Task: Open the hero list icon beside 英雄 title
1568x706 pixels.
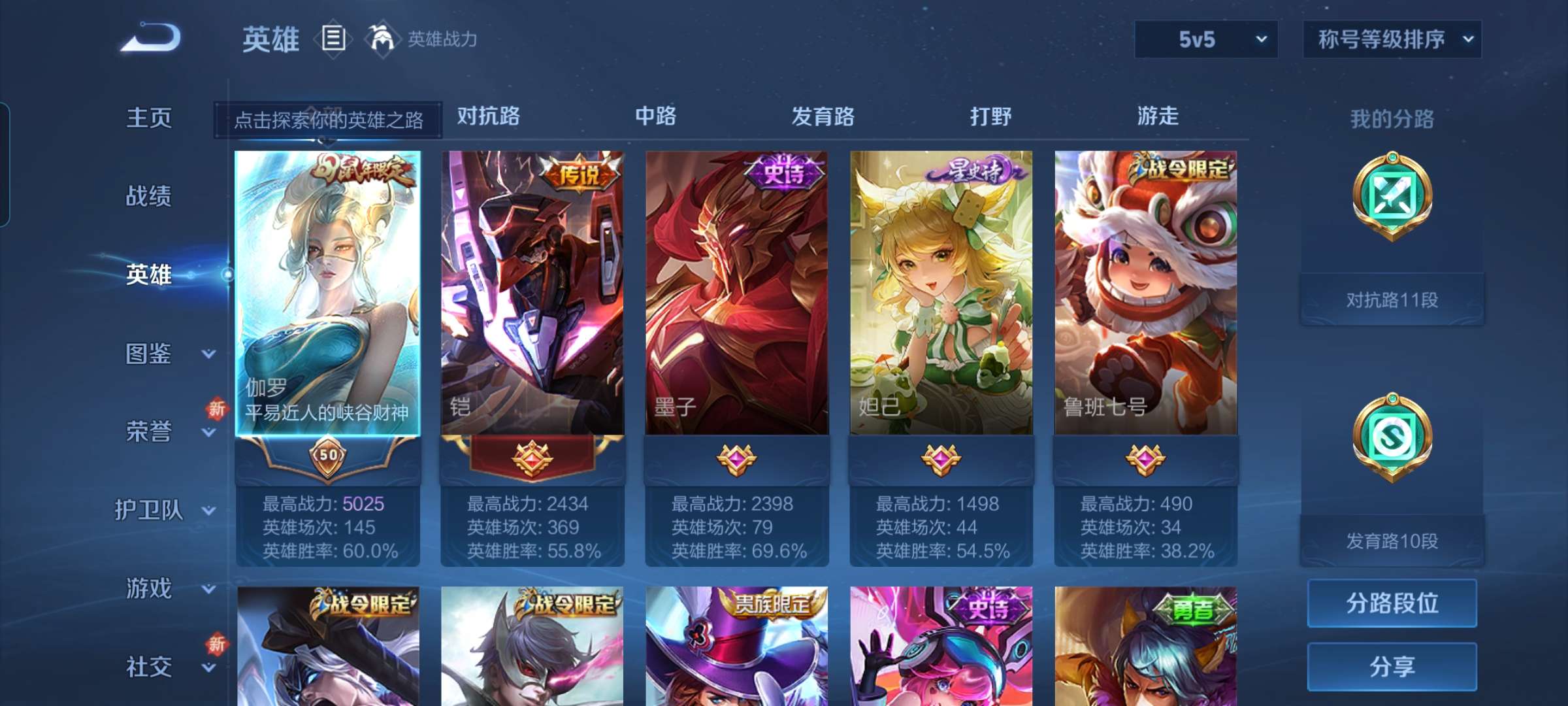Action: point(333,39)
